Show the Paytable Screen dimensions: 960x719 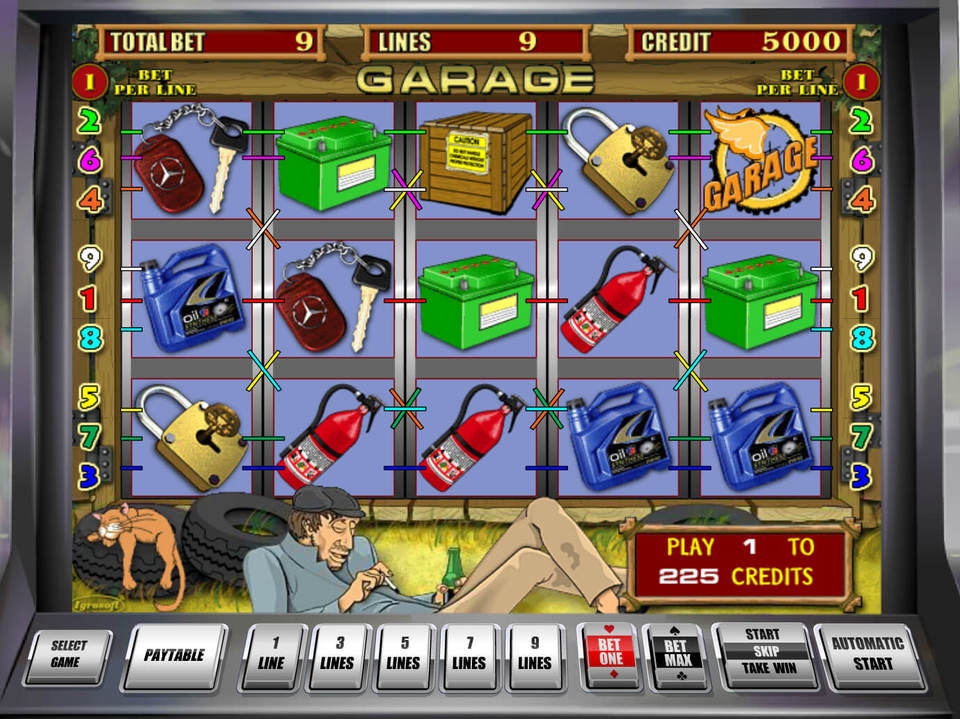(174, 656)
